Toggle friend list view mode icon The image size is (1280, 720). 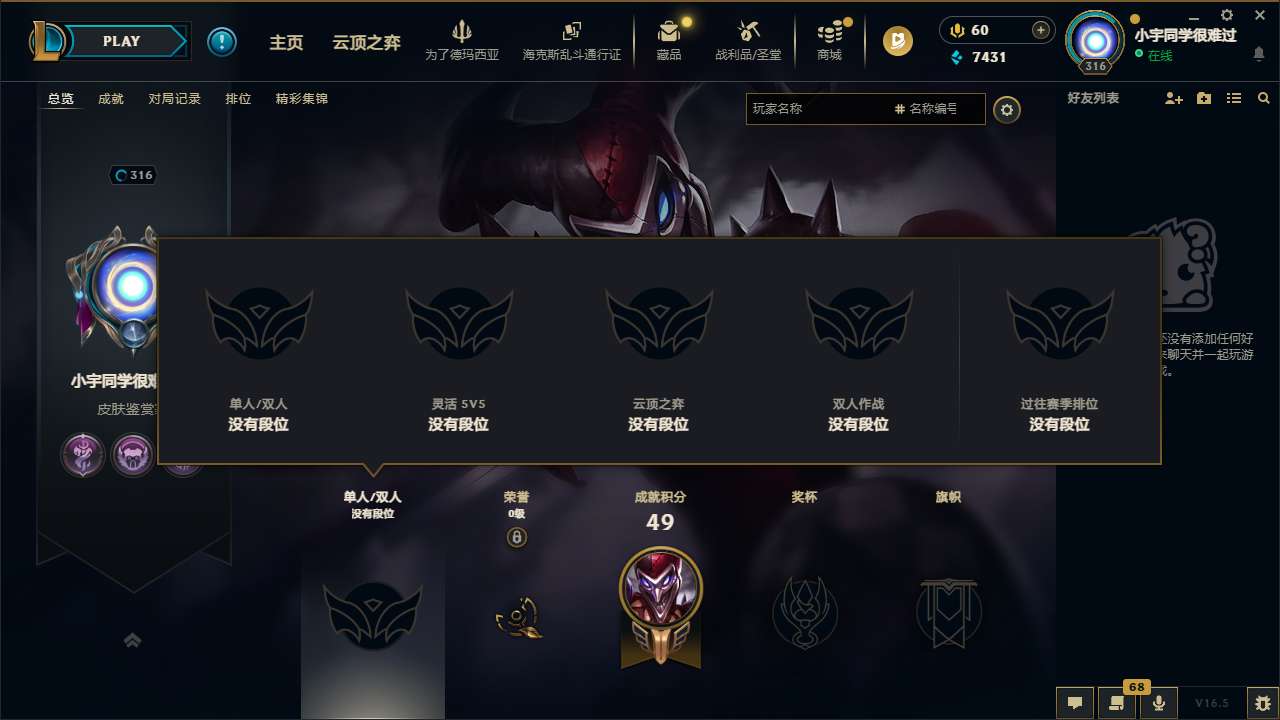tap(1234, 98)
